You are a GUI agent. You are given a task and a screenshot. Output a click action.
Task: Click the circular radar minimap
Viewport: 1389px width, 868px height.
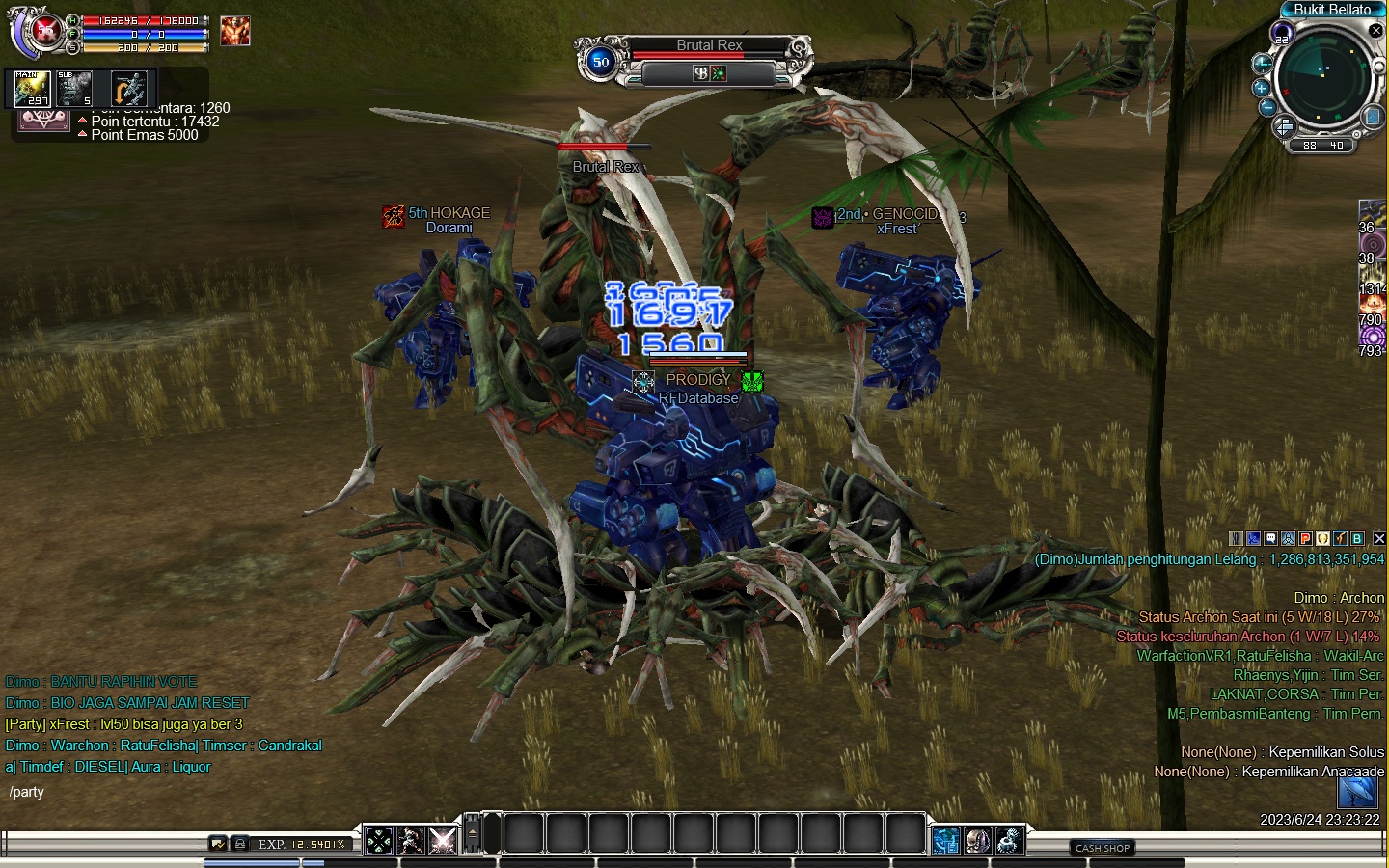click(x=1324, y=77)
